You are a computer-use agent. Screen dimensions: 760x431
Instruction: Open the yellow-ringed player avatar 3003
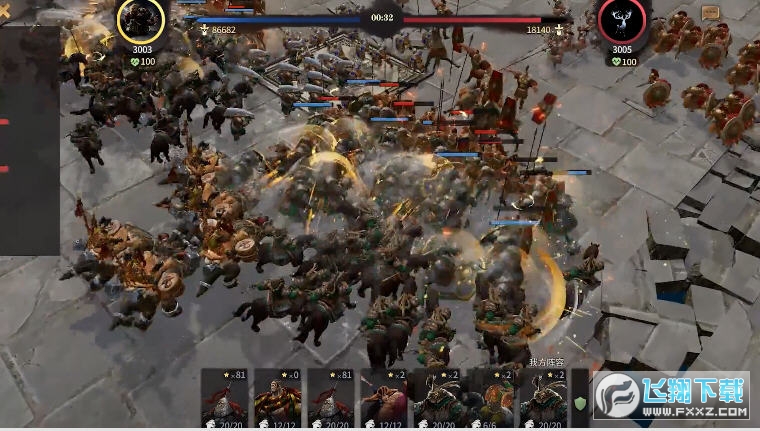142,20
